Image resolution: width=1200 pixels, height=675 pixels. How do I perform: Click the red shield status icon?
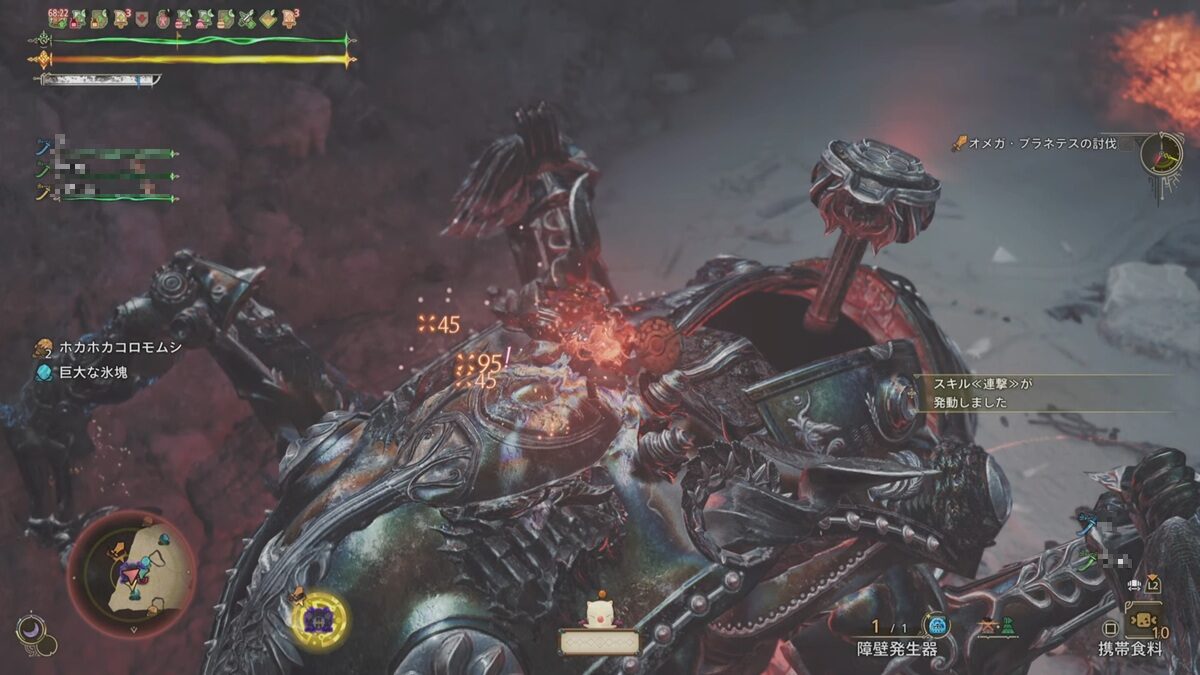pos(141,19)
